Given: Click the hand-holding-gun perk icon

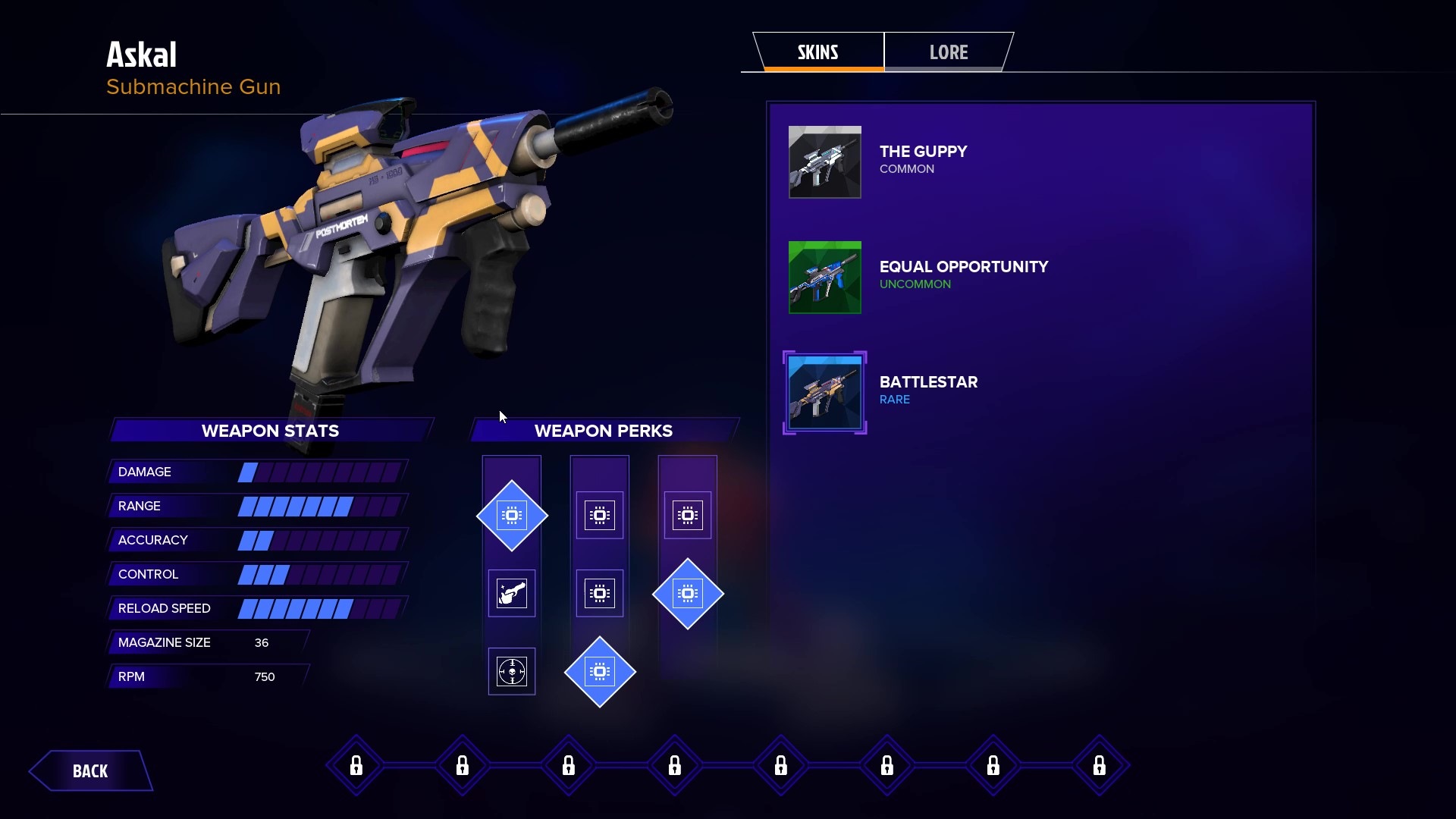Looking at the screenshot, I should coord(512,593).
